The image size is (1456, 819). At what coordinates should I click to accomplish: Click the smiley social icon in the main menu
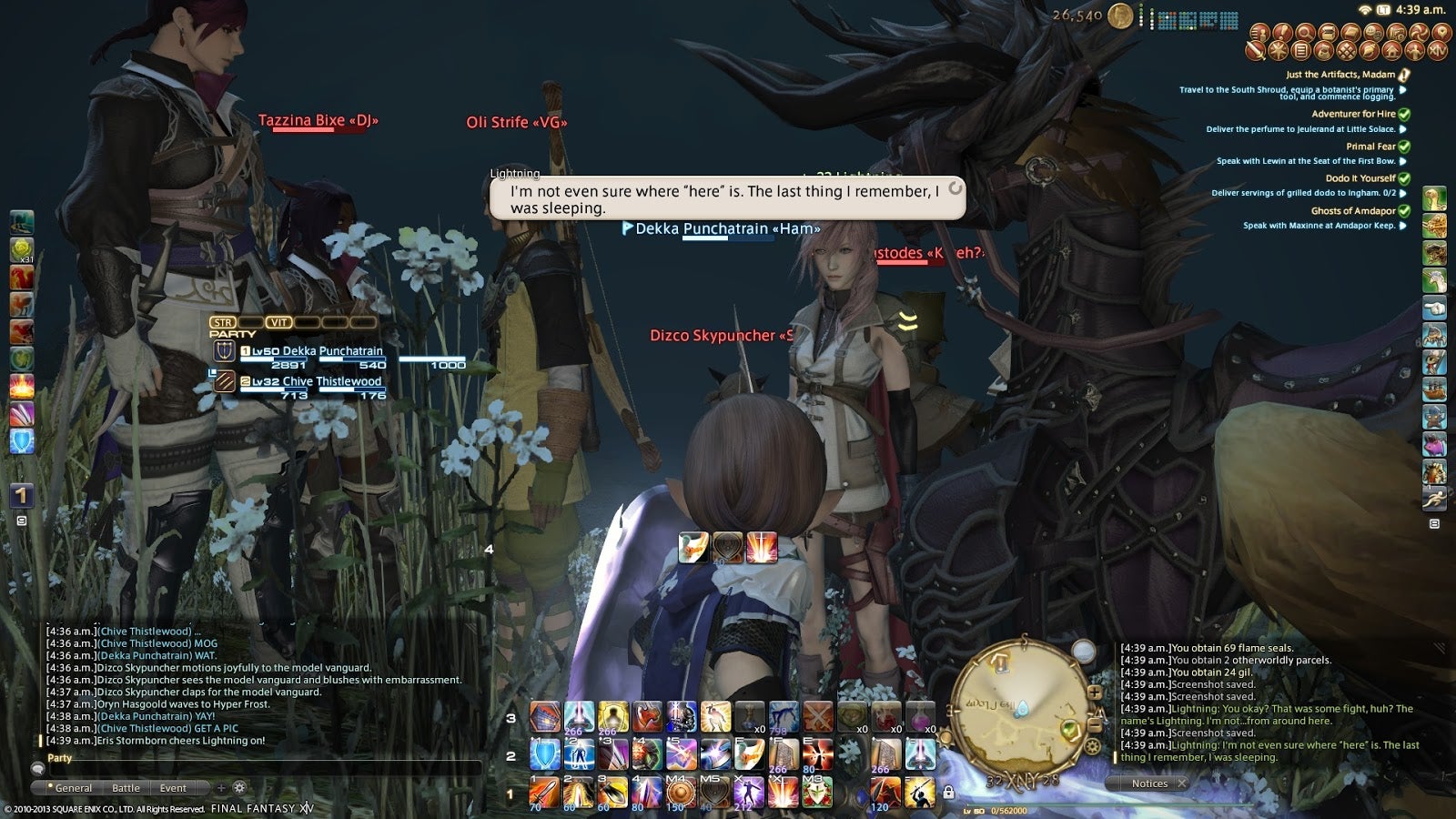point(1373,34)
